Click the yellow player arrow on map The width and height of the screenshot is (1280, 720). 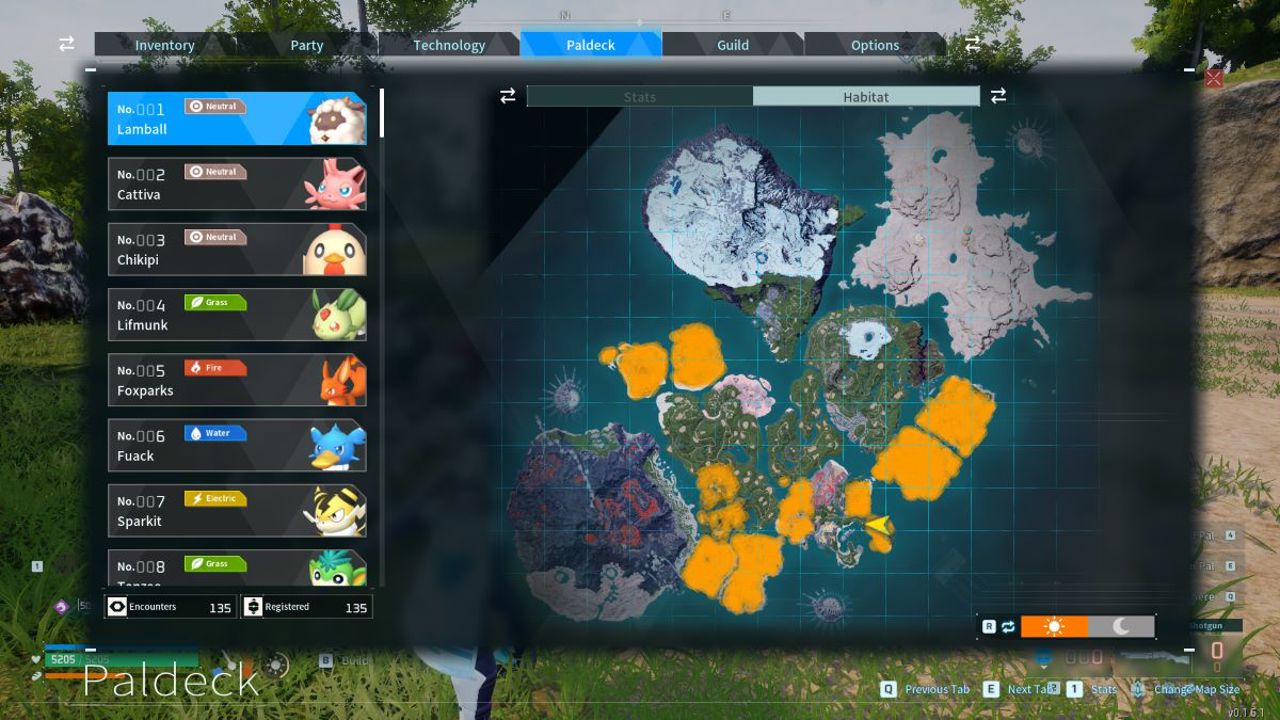[x=879, y=524]
